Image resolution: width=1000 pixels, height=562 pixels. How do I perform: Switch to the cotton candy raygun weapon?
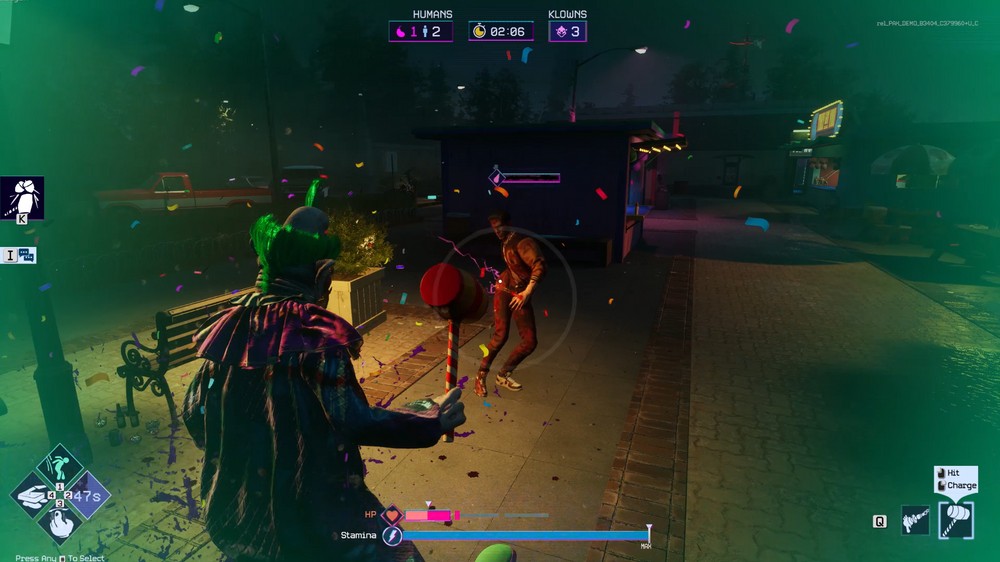click(x=915, y=520)
